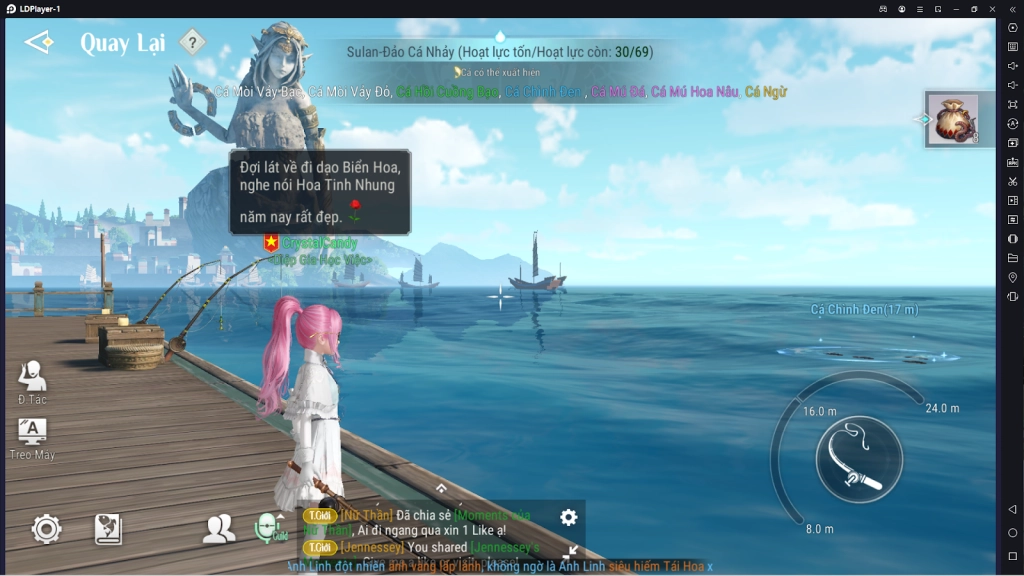The height and width of the screenshot is (576, 1024).
Task: Close the LDPlayer emulator window
Action: coord(992,9)
